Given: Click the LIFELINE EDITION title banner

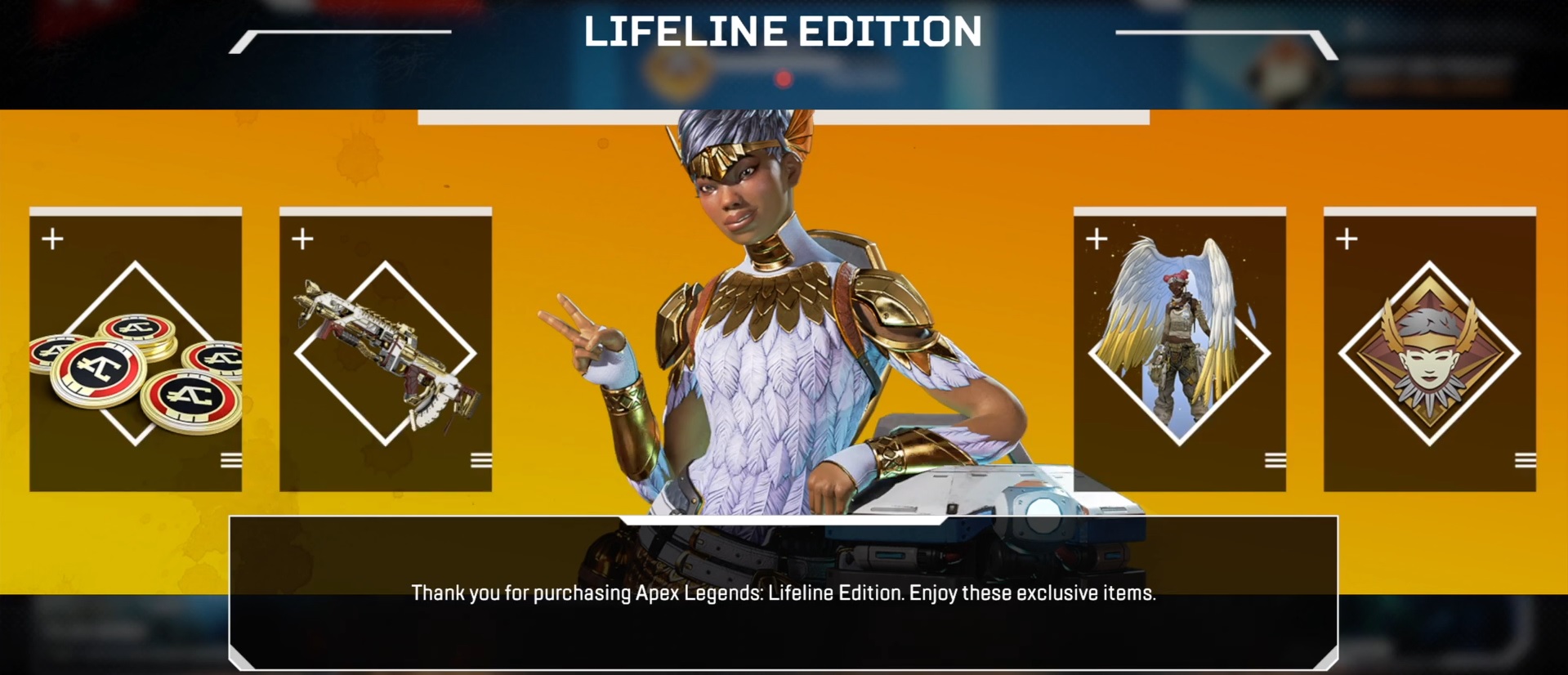Looking at the screenshot, I should [x=782, y=31].
